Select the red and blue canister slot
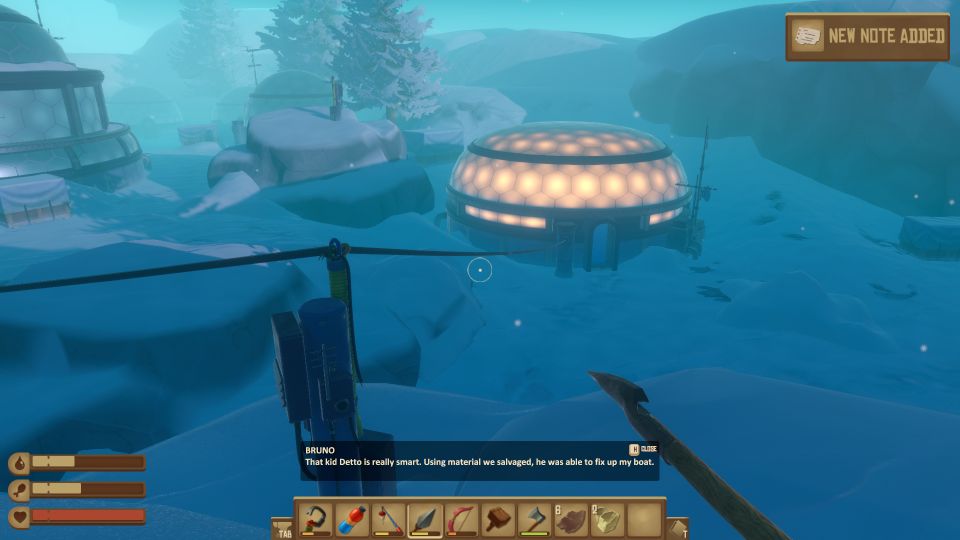The width and height of the screenshot is (960, 540). [352, 520]
